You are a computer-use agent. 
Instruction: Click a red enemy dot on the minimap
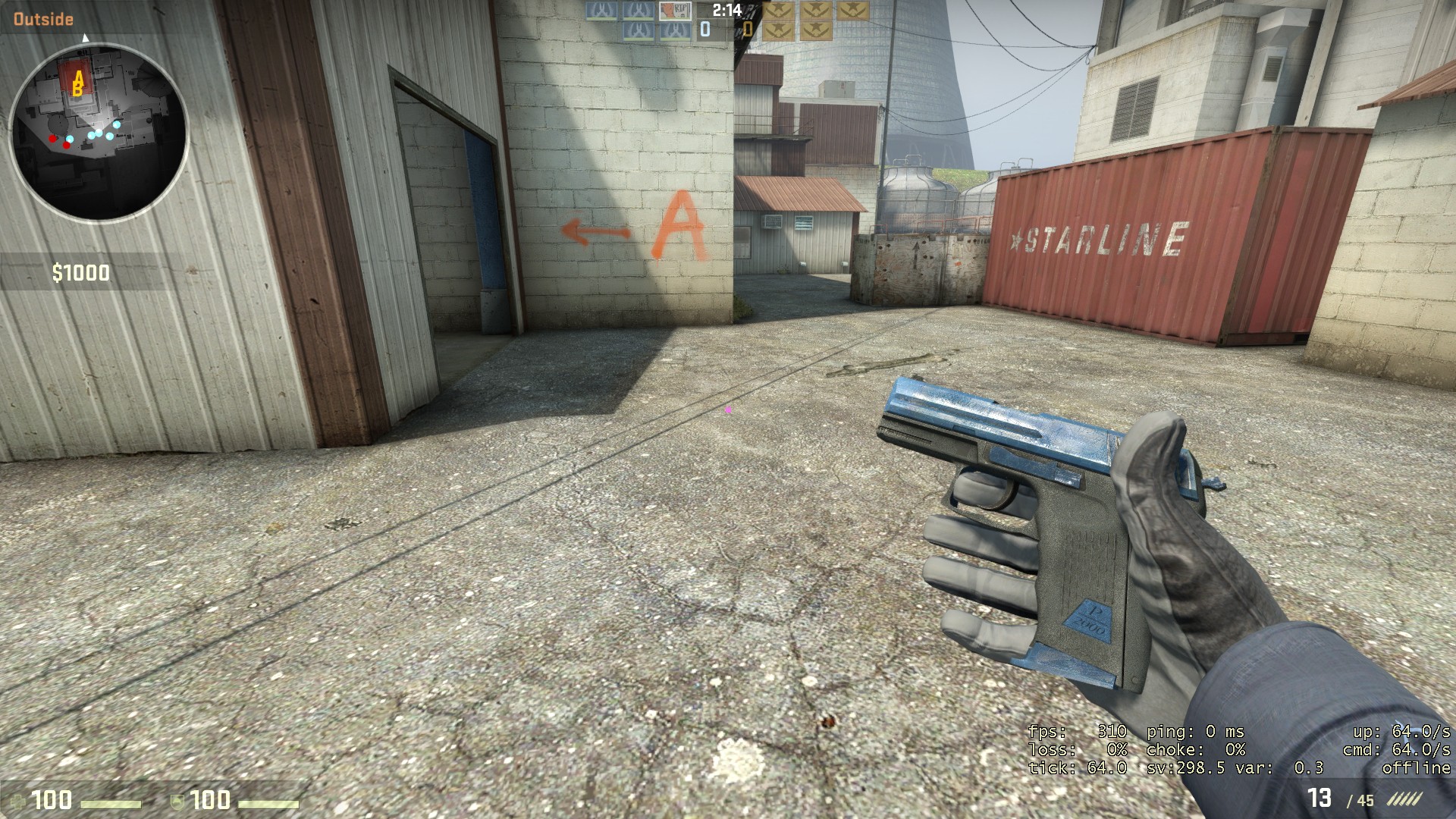coord(52,140)
